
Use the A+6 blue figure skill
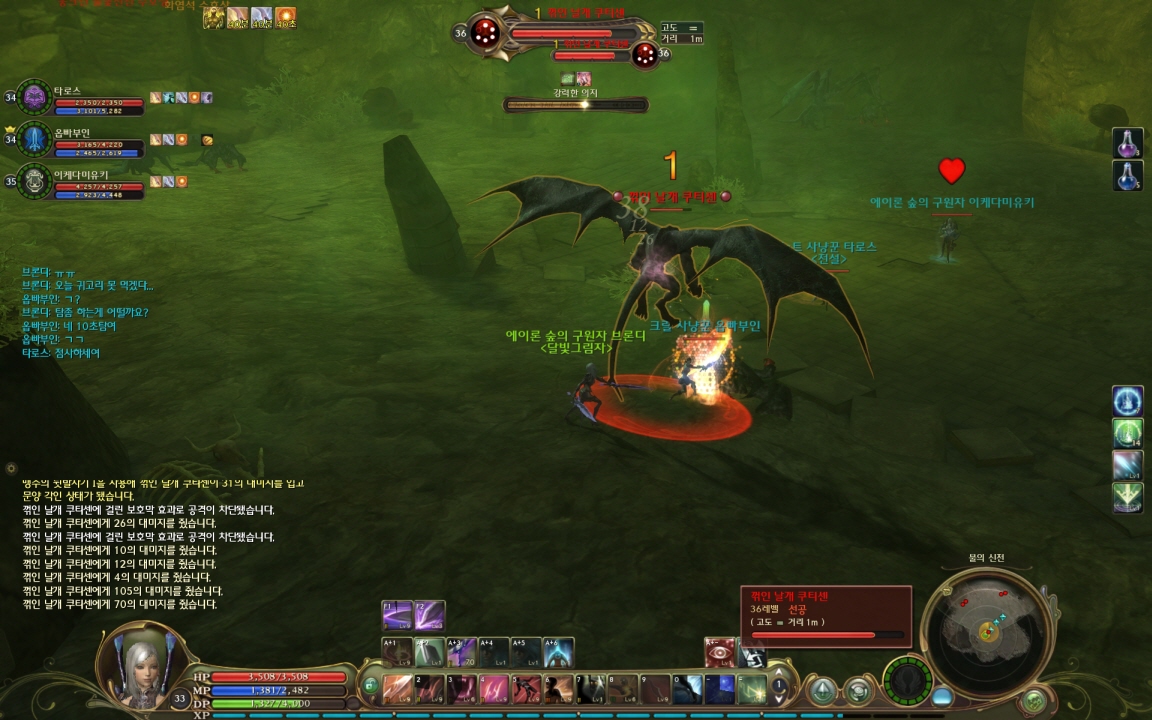click(559, 653)
